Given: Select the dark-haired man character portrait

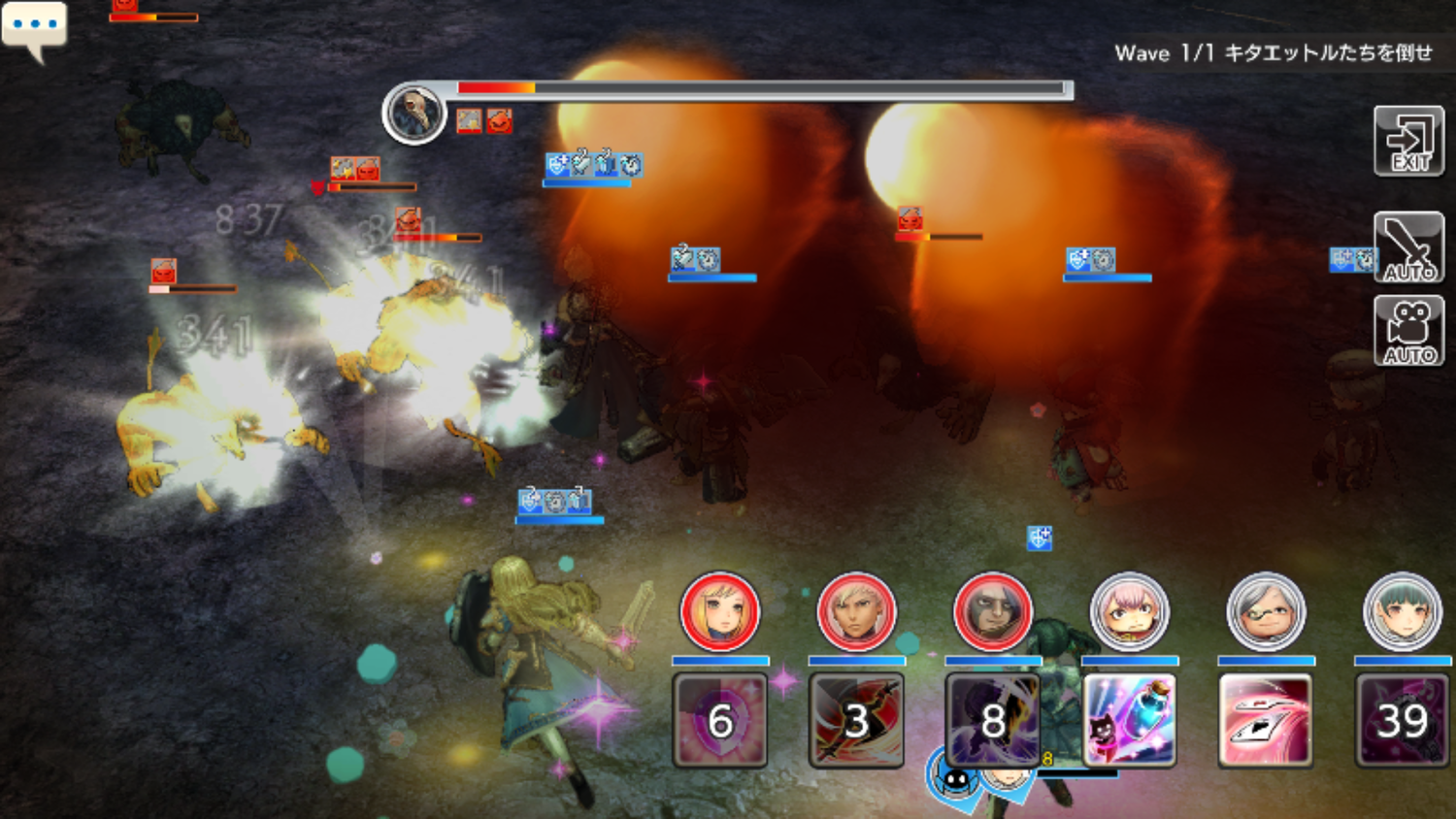Looking at the screenshot, I should tap(992, 611).
